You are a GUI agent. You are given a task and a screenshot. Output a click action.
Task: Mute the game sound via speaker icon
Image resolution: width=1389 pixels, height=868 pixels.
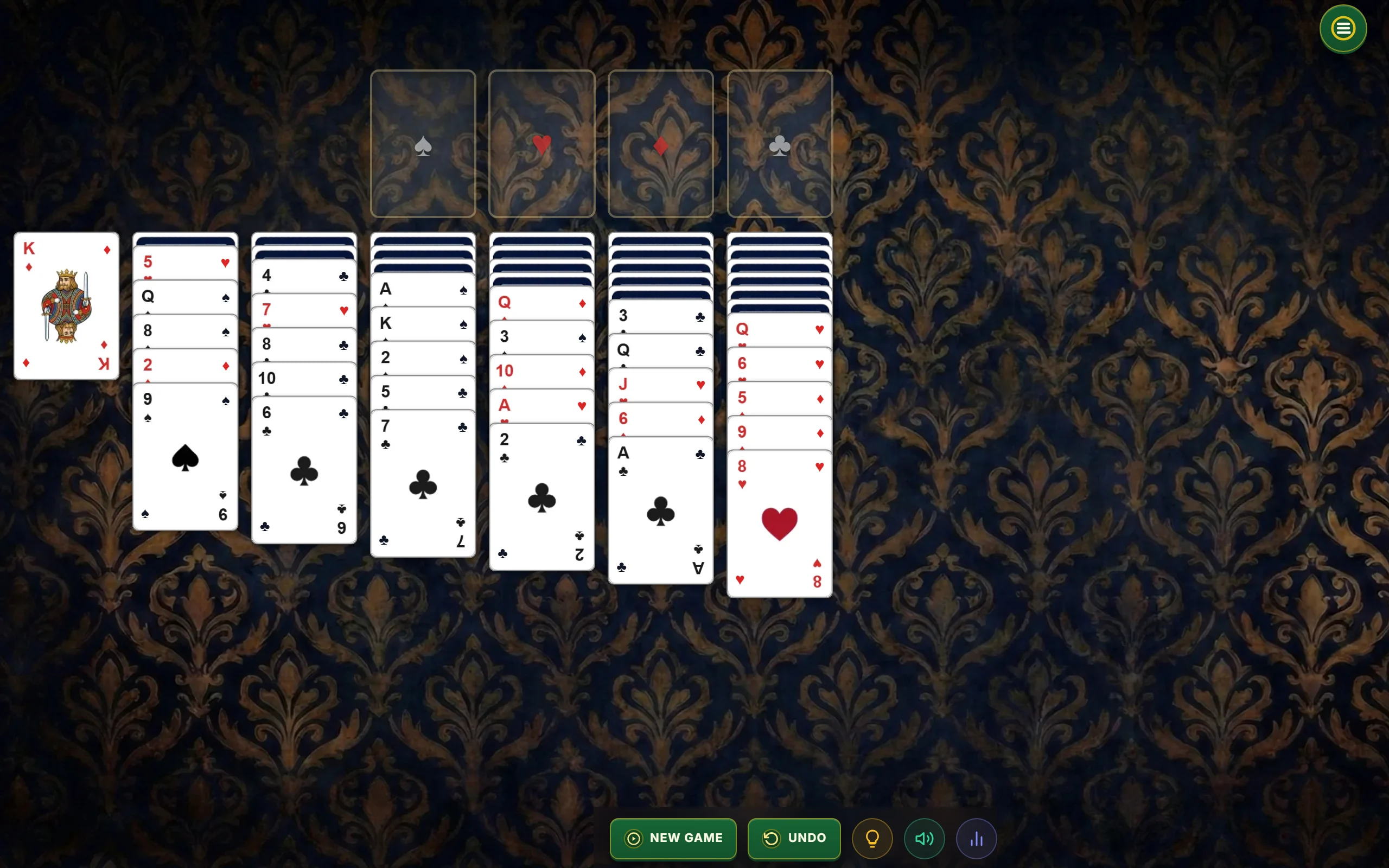[924, 838]
